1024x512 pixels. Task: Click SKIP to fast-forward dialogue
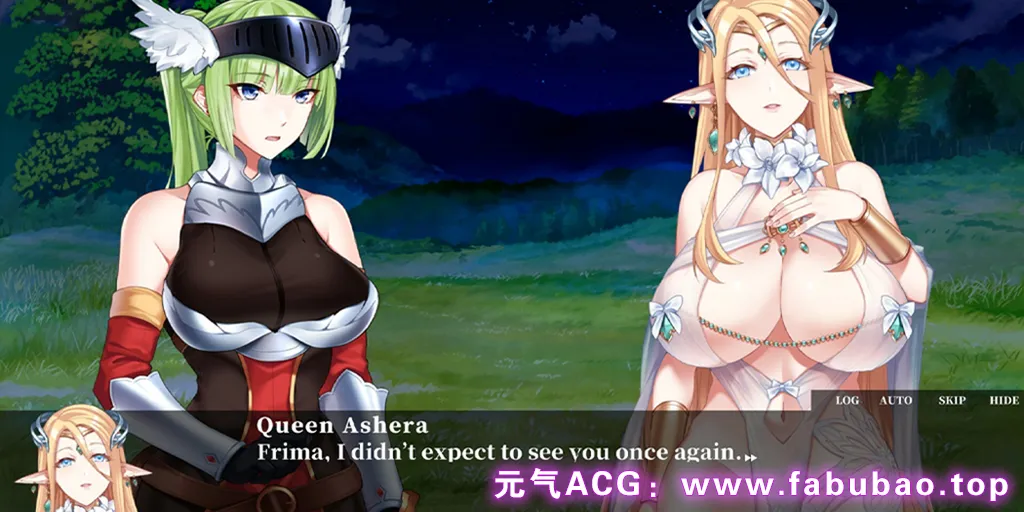tap(951, 400)
